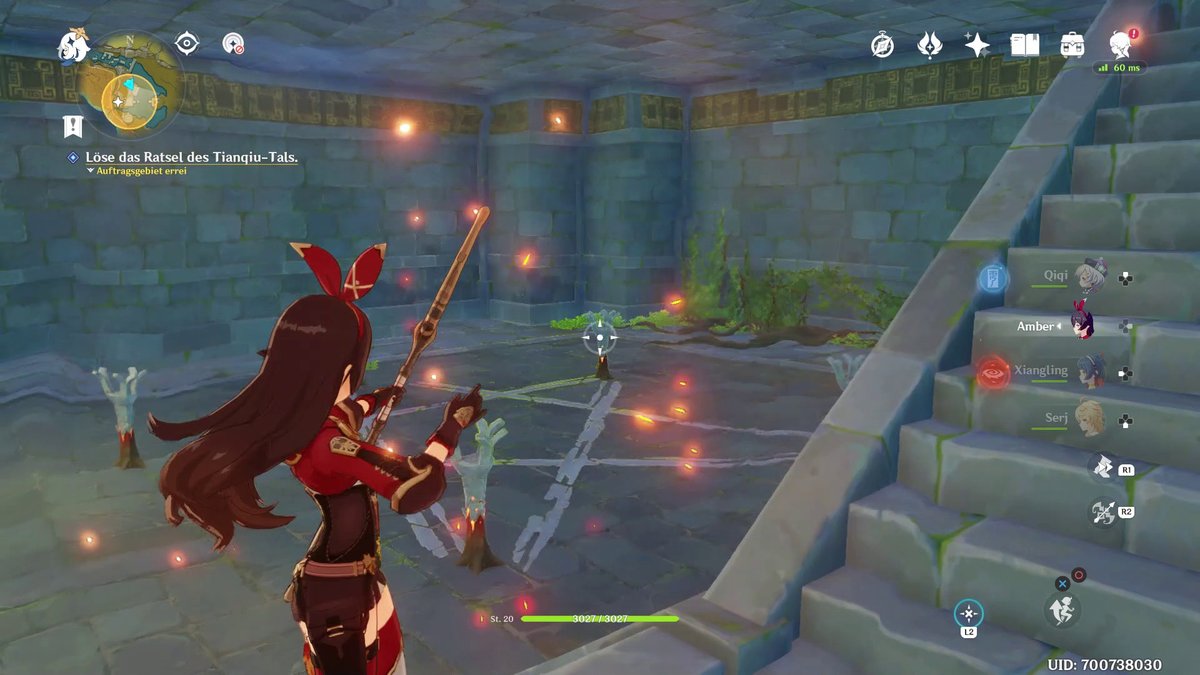Viewport: 1200px width, 675px height.
Task: Open the inventory backpack
Action: click(1073, 44)
